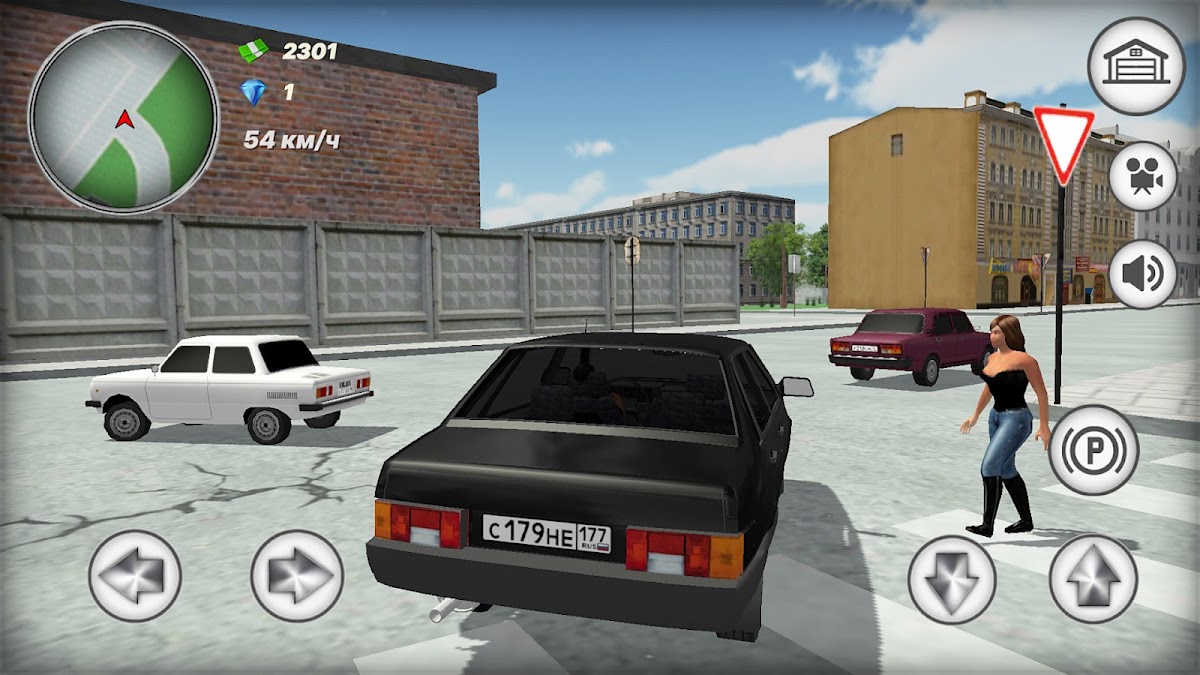Toggle sound with the speaker button

(1142, 273)
